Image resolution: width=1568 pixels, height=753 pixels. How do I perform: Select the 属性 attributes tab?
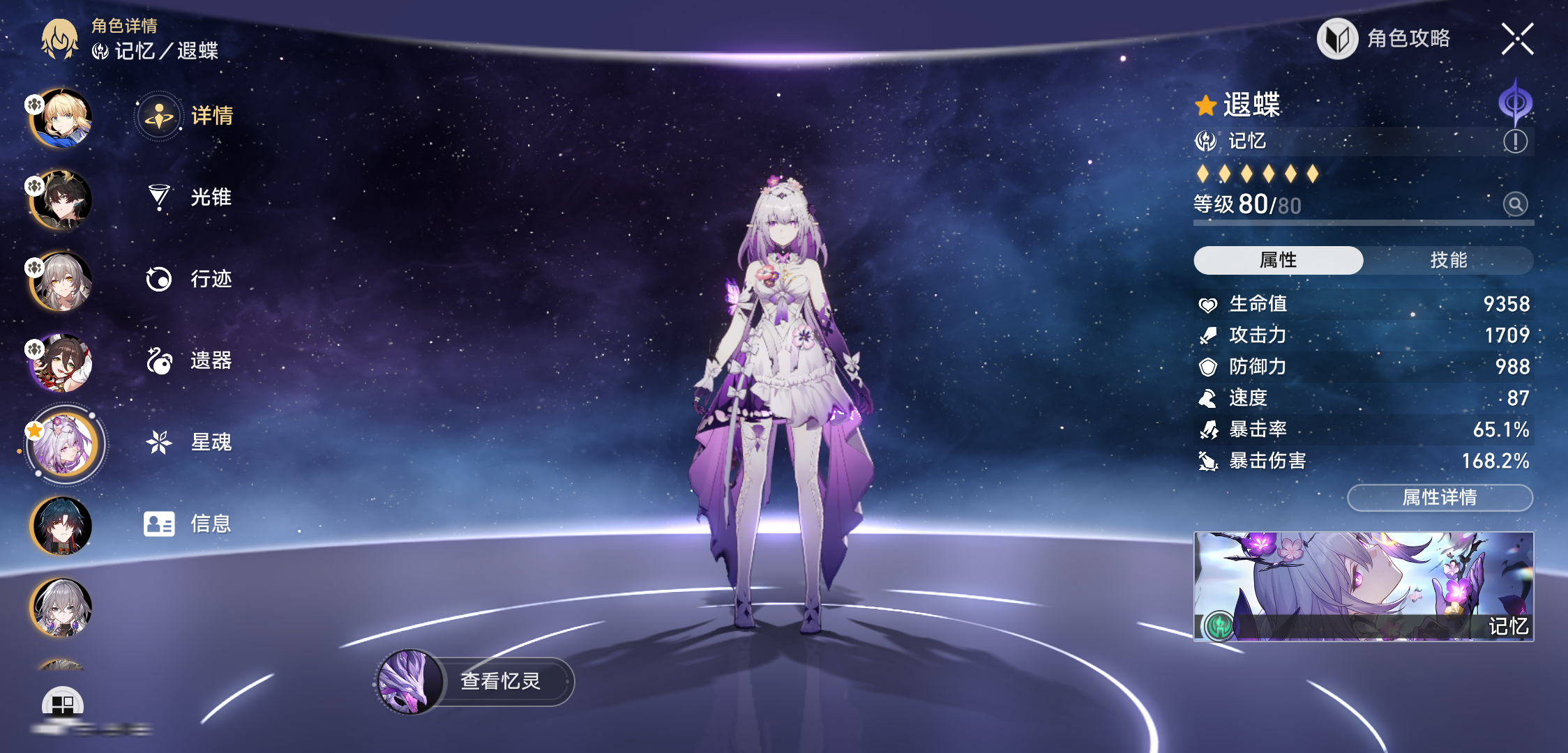pos(1278,260)
